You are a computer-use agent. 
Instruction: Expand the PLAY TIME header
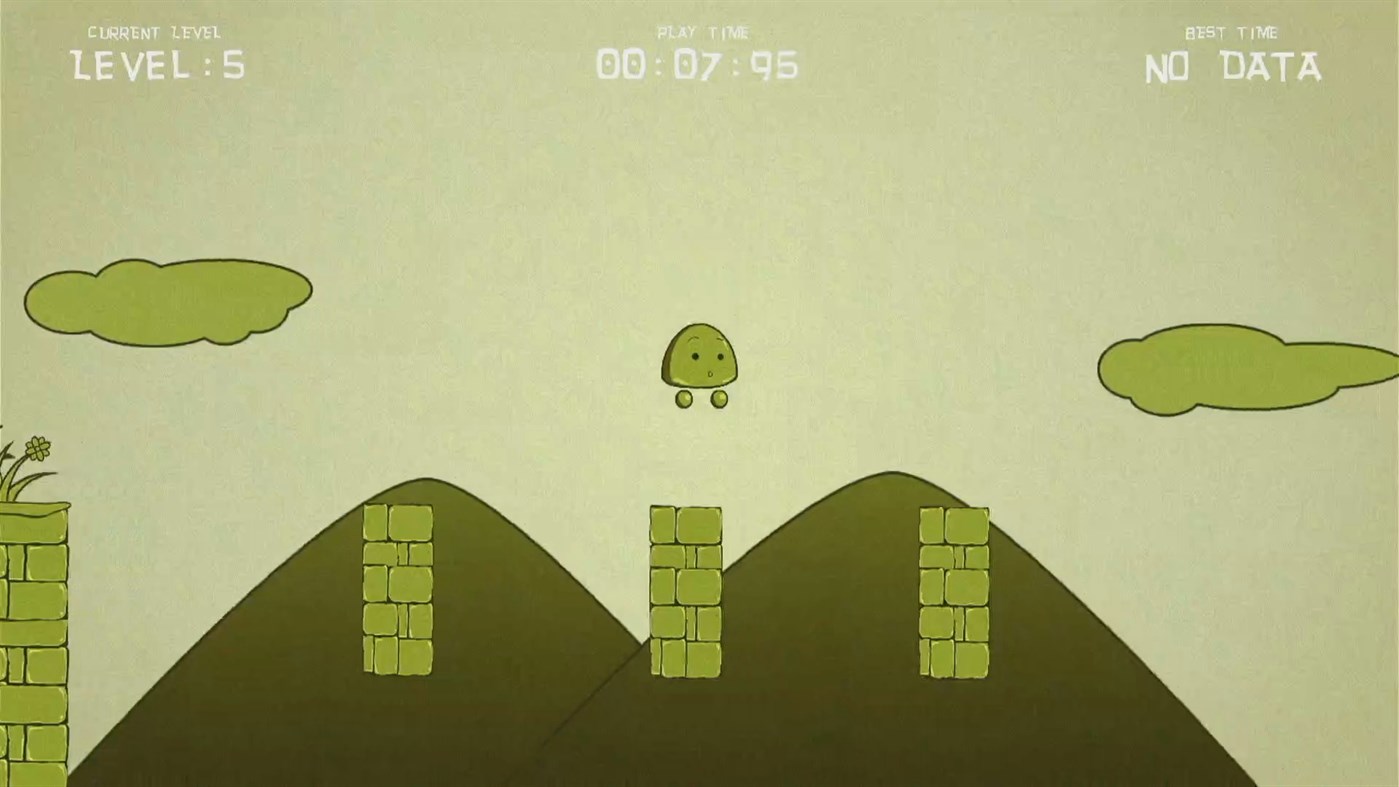point(701,32)
